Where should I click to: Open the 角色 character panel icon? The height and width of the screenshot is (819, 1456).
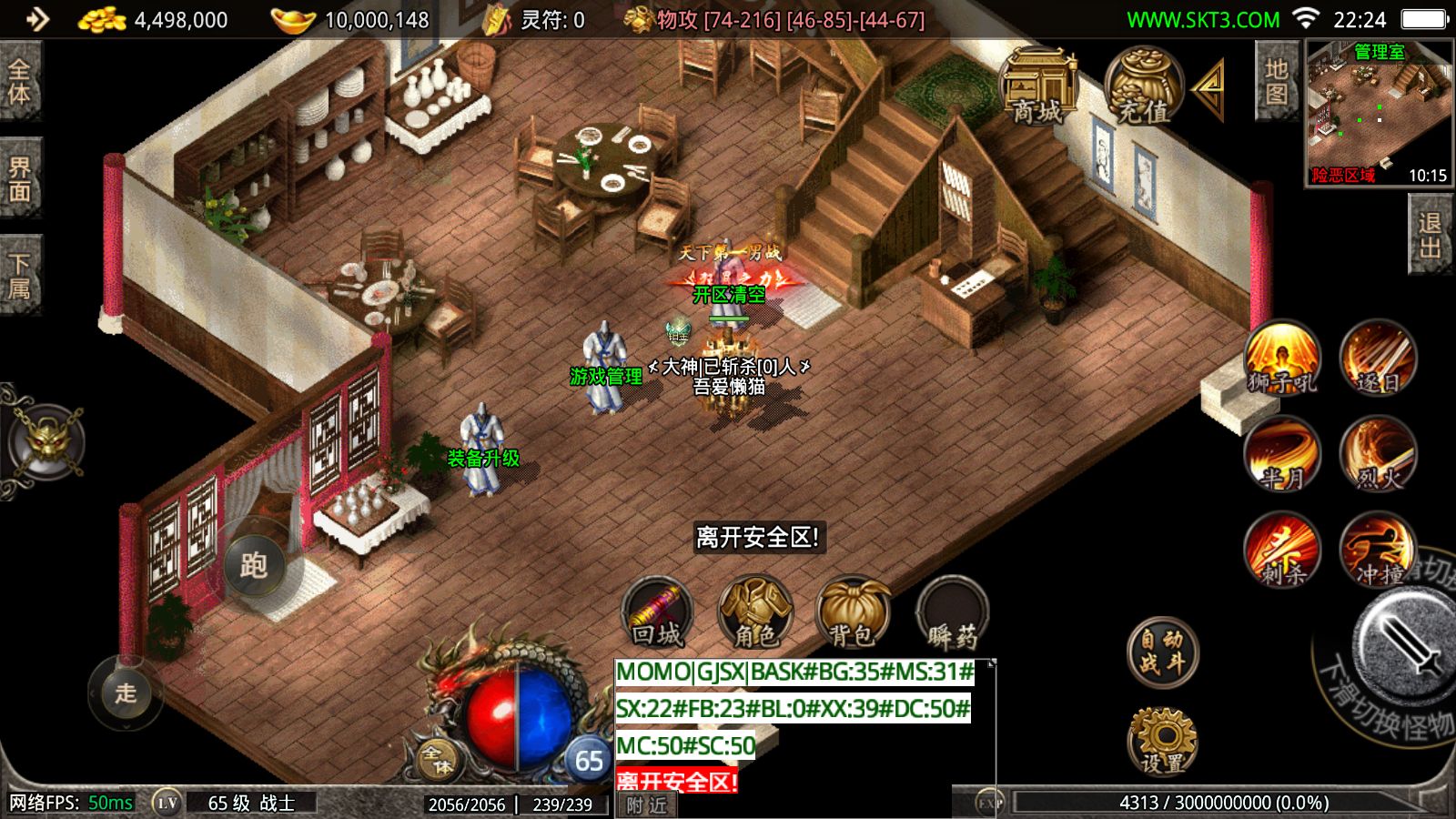pyautogui.click(x=755, y=614)
